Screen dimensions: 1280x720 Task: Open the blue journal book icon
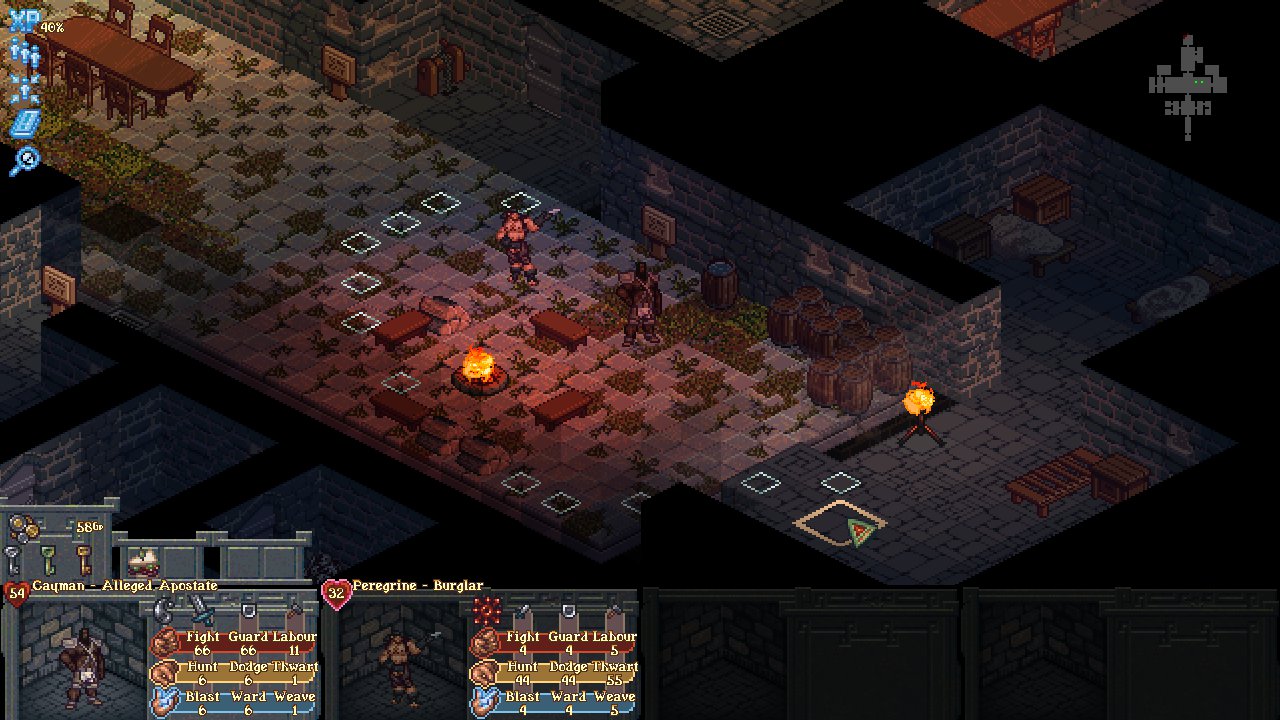pyautogui.click(x=24, y=123)
